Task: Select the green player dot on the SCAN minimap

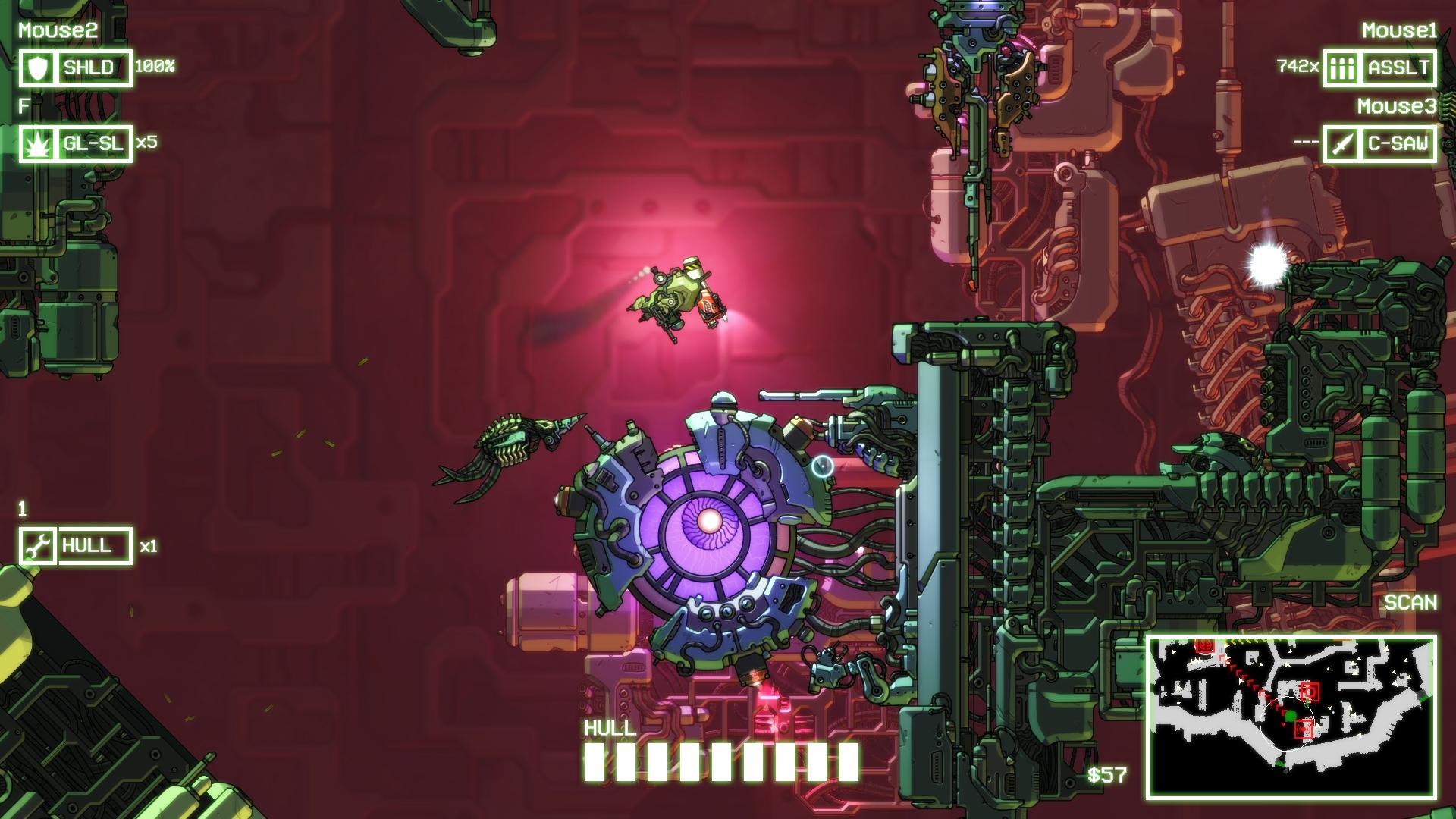Action: (1291, 716)
